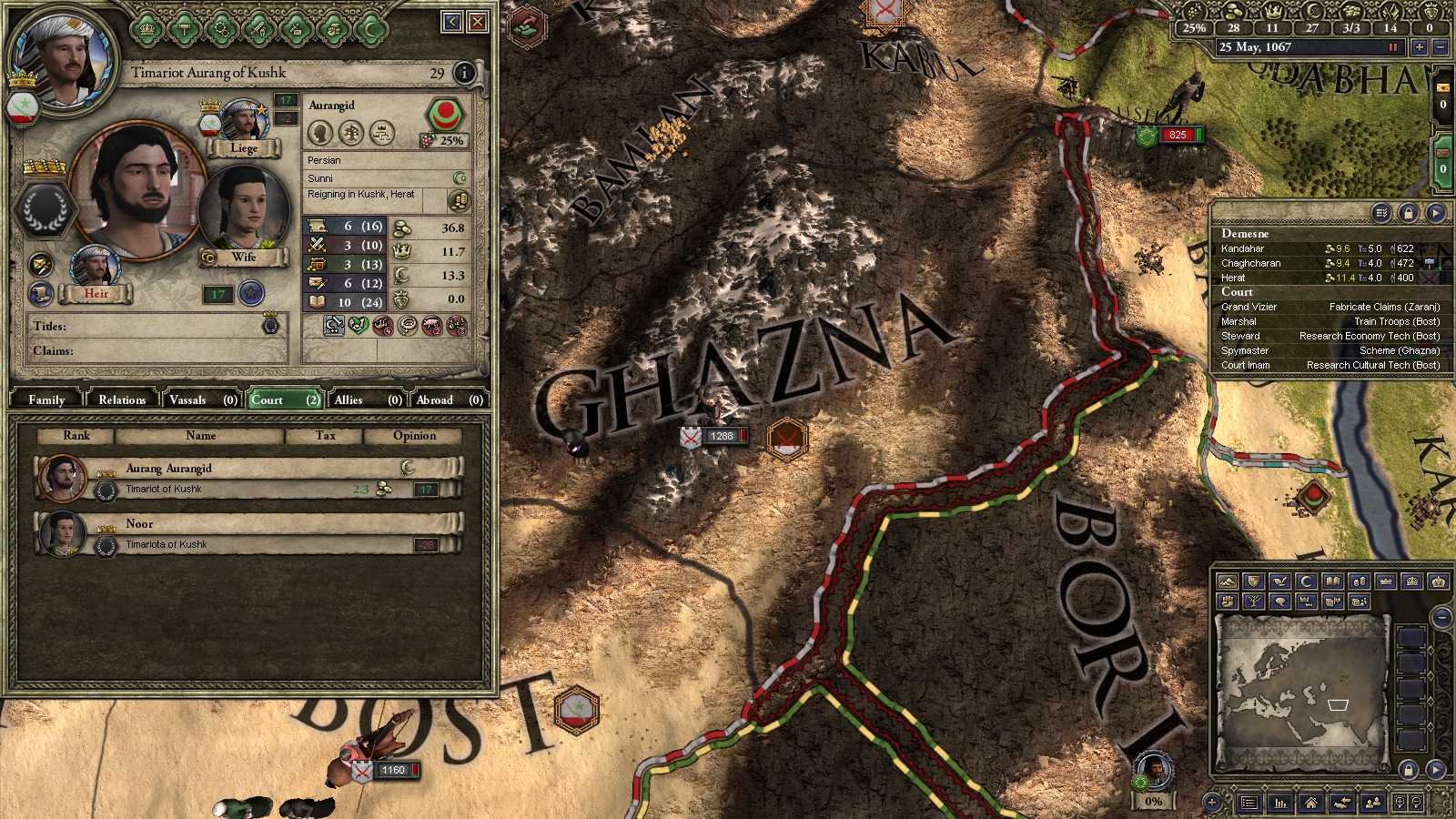Select the fist revolt risk map mode
The height and width of the screenshot is (819, 1456).
point(1227,601)
